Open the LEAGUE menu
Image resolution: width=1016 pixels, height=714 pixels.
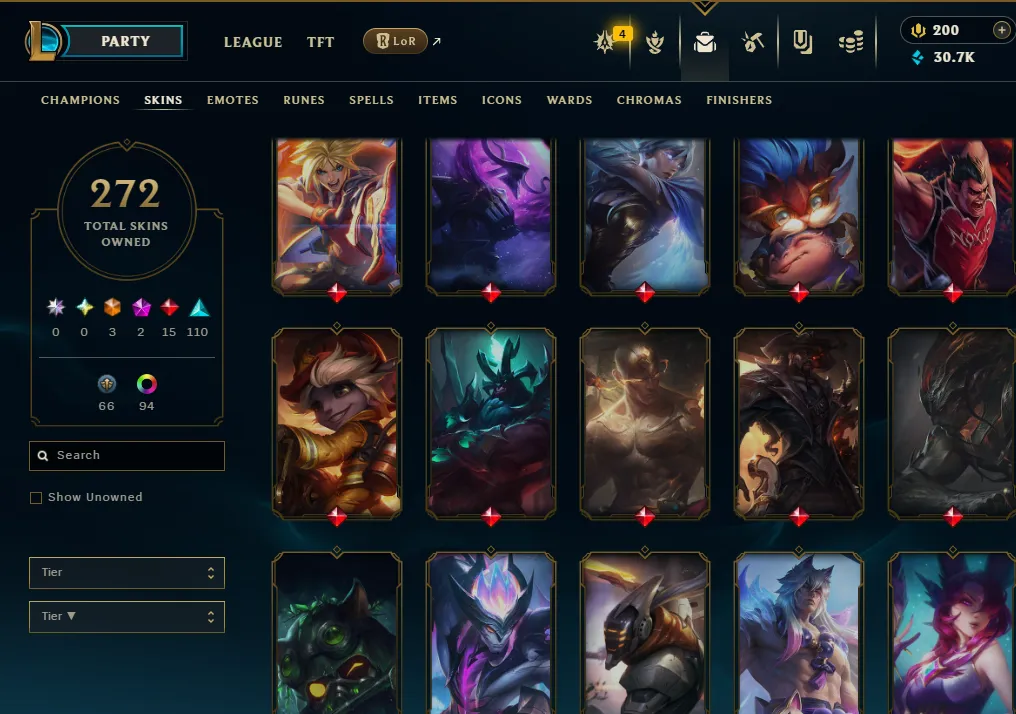coord(253,42)
